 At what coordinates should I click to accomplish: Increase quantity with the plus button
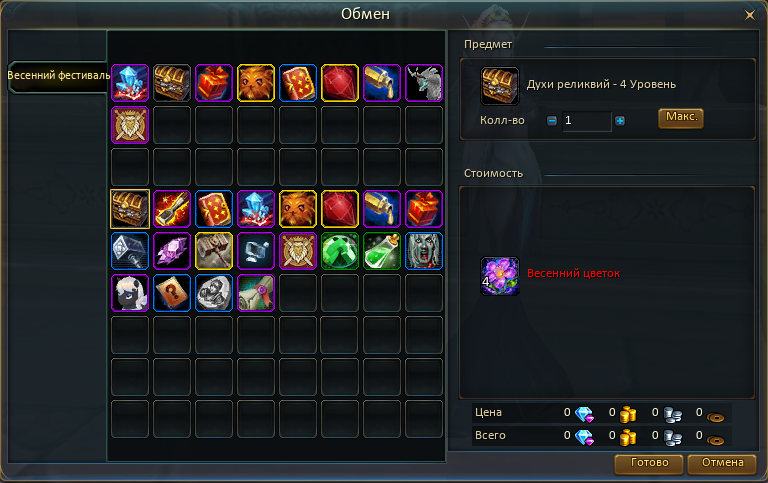[x=620, y=121]
